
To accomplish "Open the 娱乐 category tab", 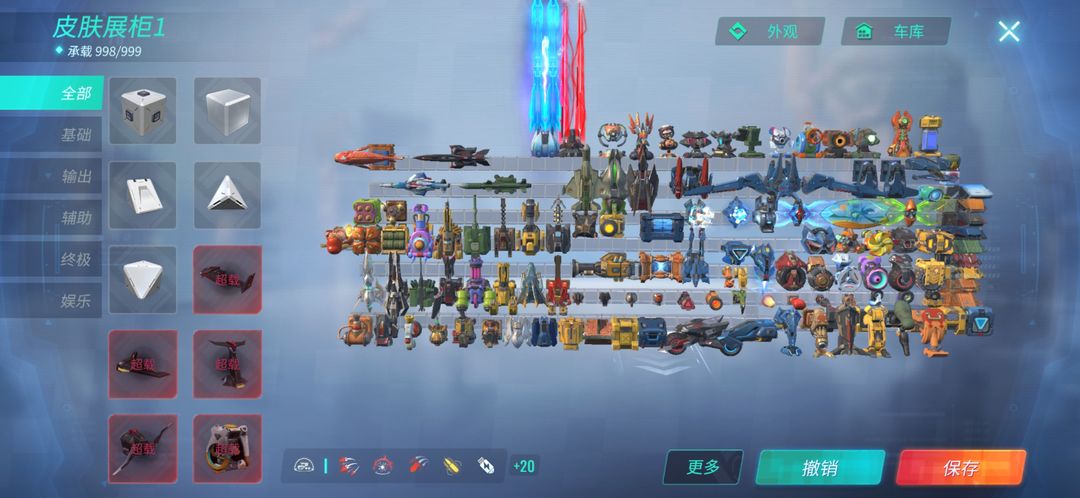I will point(75,300).
